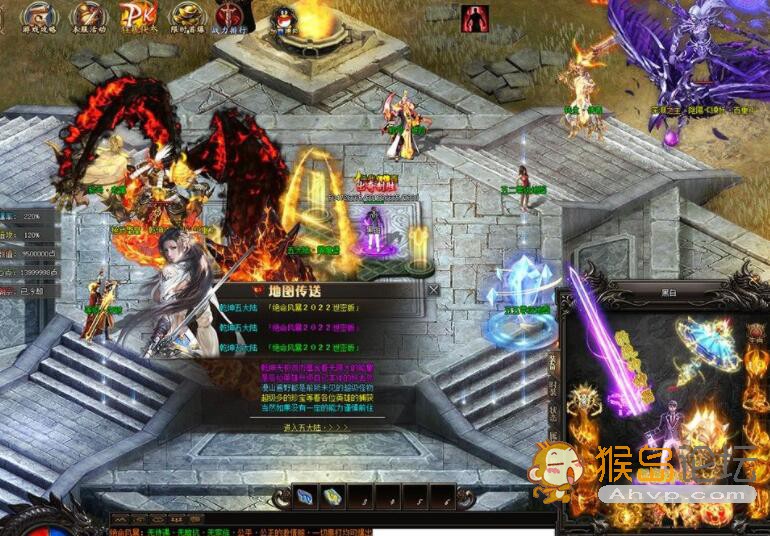Open the 限时首爆 limited-time icon
Image resolution: width=770 pixels, height=536 pixels.
(x=184, y=17)
